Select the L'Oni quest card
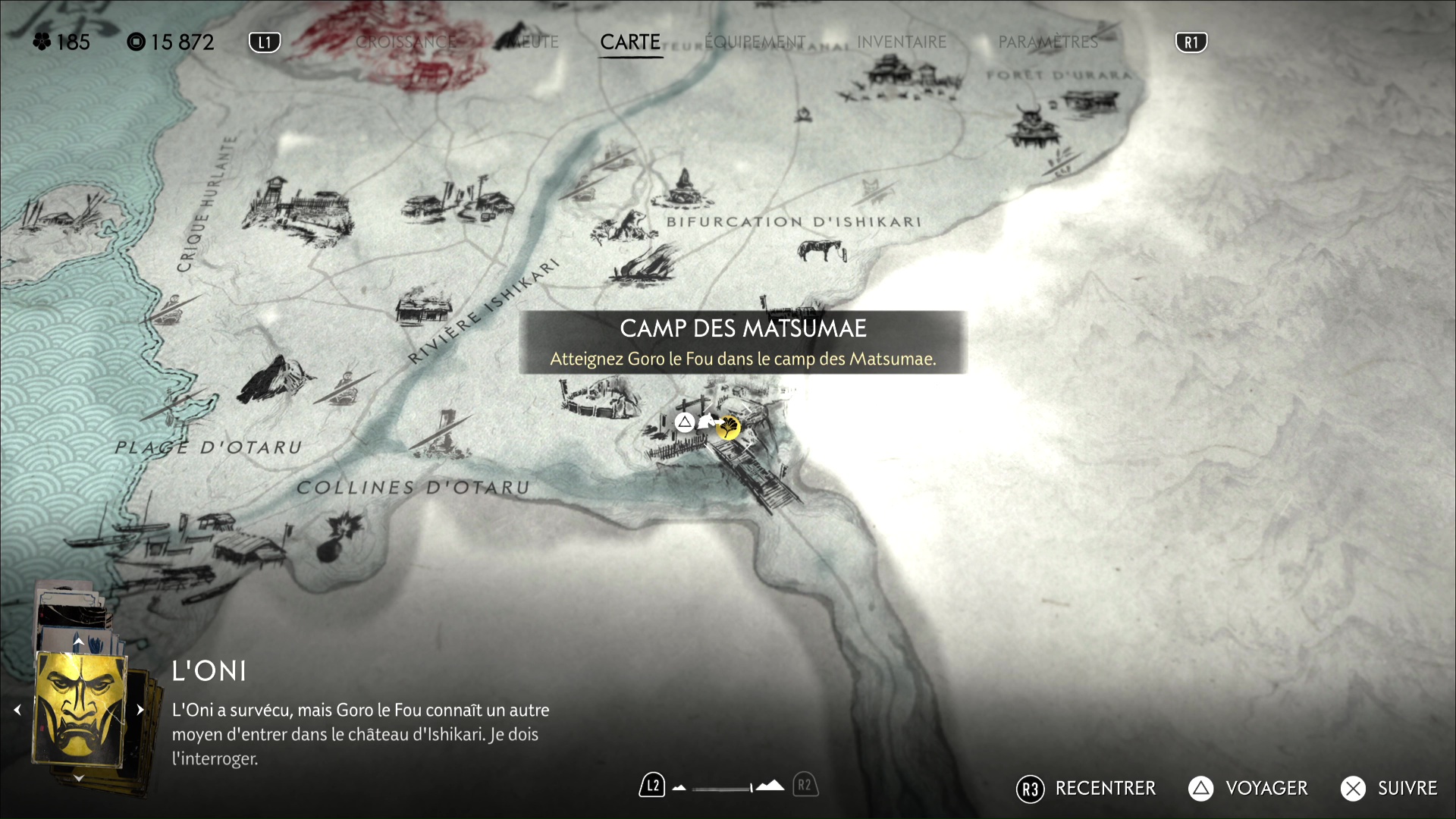 (x=79, y=710)
